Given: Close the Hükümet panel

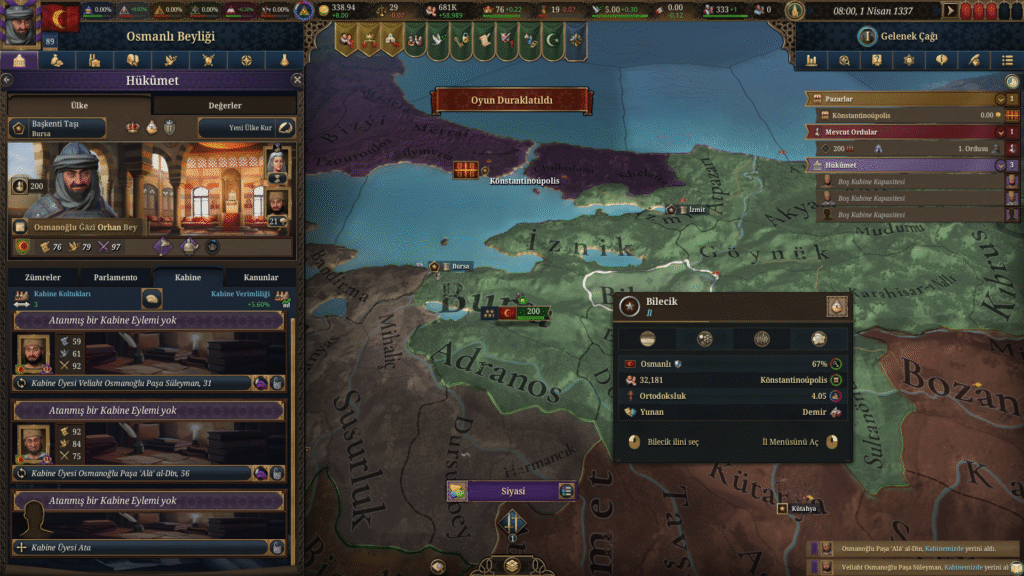Looking at the screenshot, I should (x=296, y=79).
